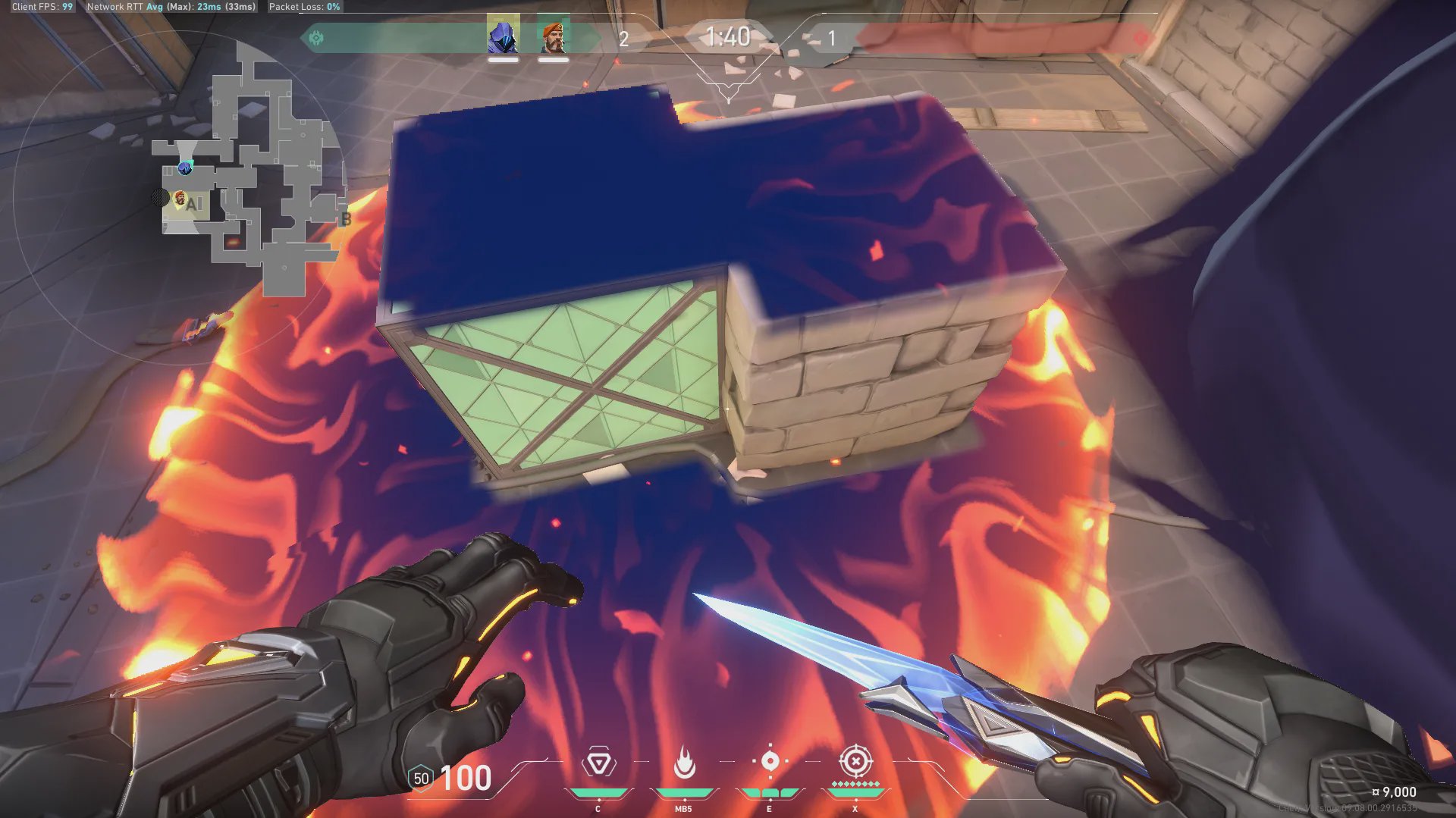This screenshot has height=818, width=1456.
Task: Activate the triangle-emblem C ability
Action: [598, 763]
